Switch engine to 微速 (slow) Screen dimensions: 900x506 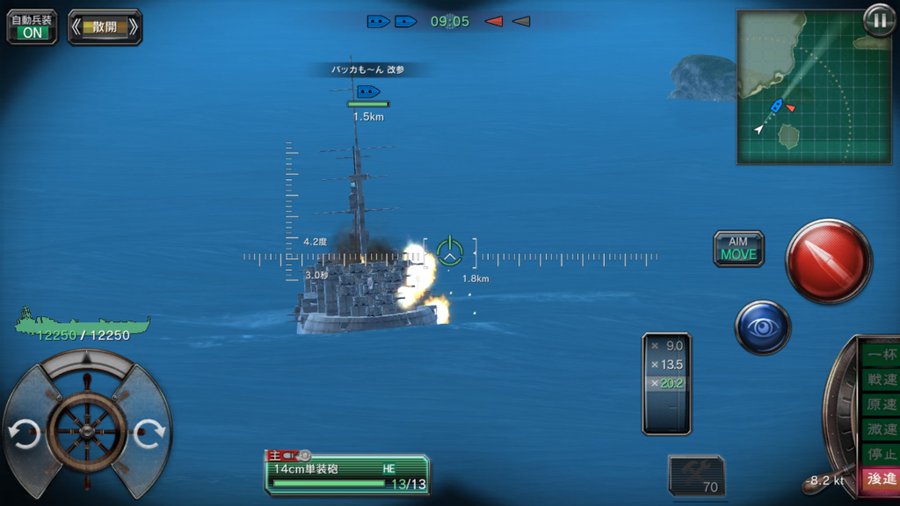[881, 429]
